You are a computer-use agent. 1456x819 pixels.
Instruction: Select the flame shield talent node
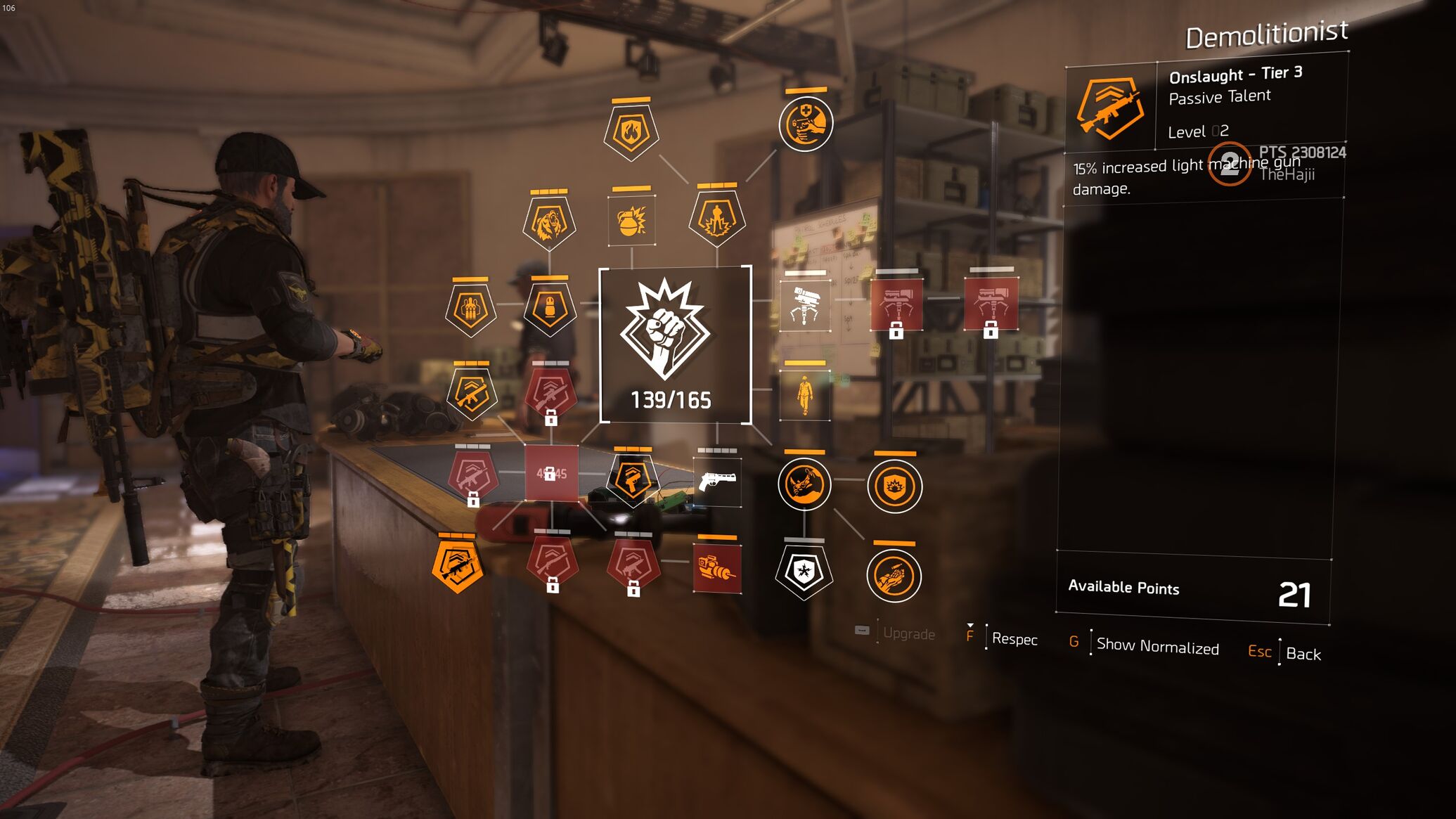click(631, 132)
